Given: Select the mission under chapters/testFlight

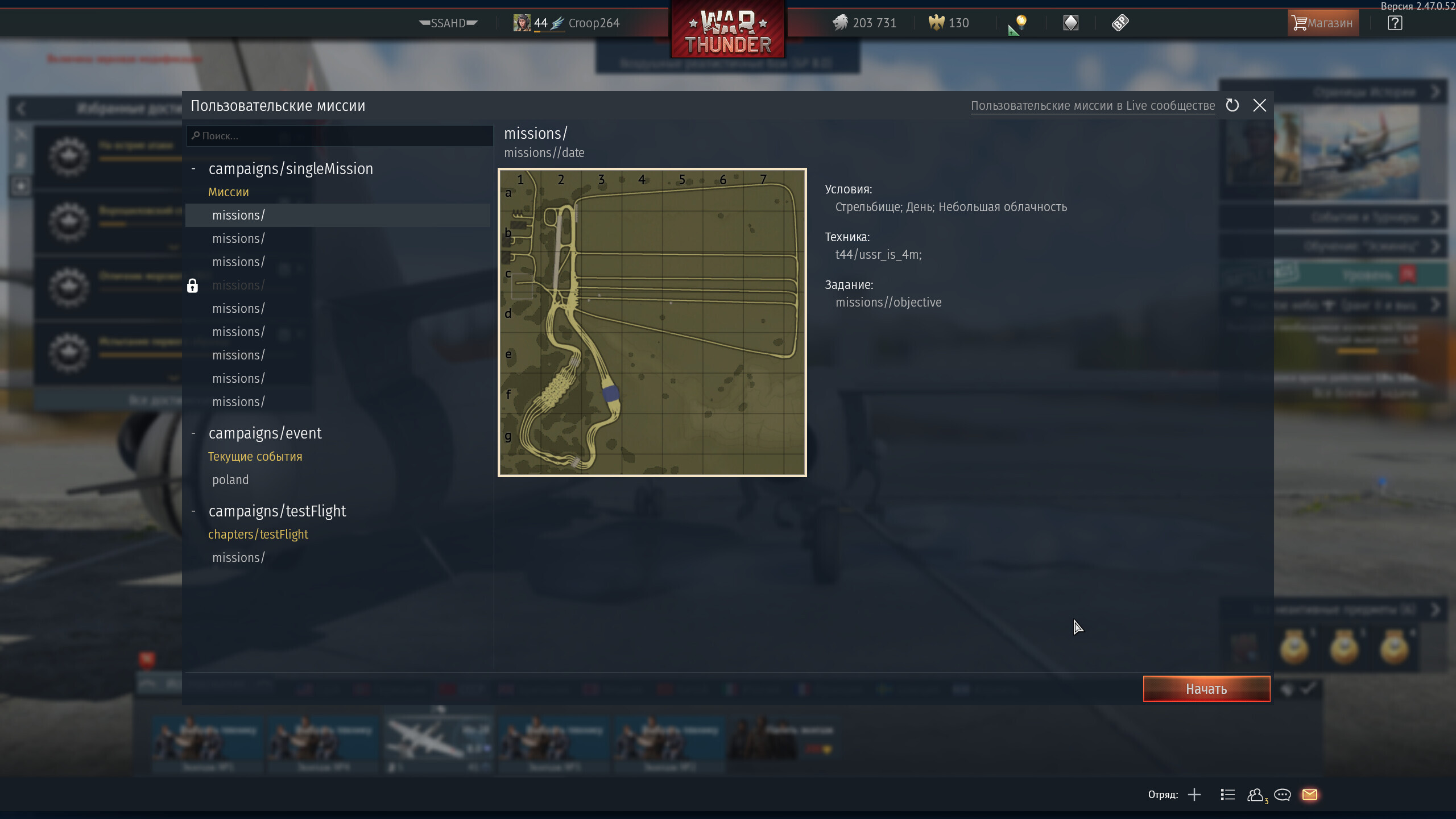Looking at the screenshot, I should (238, 558).
